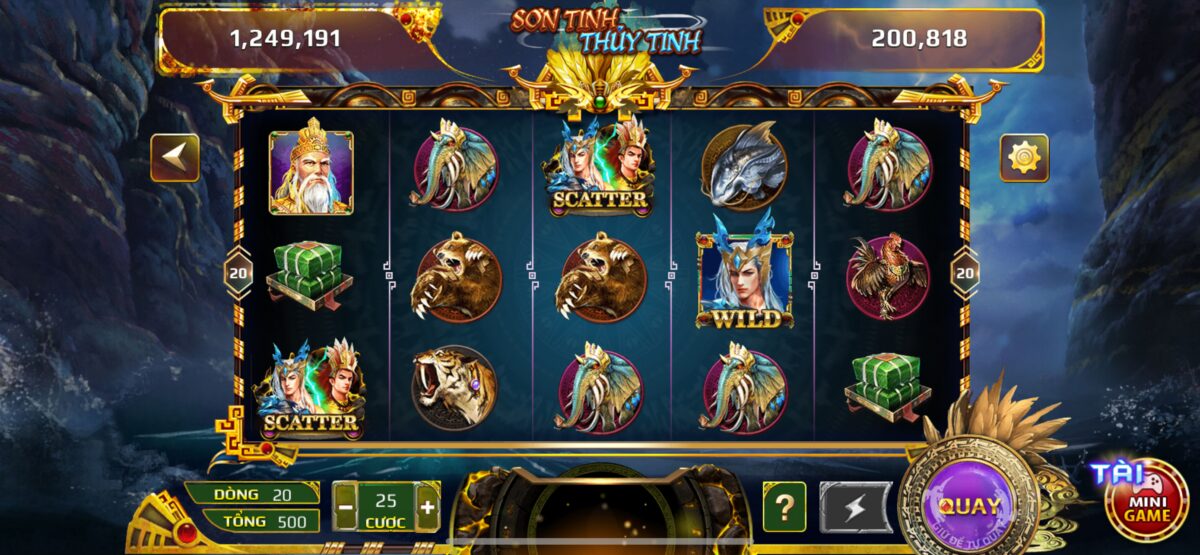Increase the bet with the plus button
1200x555 pixels.
tap(427, 507)
